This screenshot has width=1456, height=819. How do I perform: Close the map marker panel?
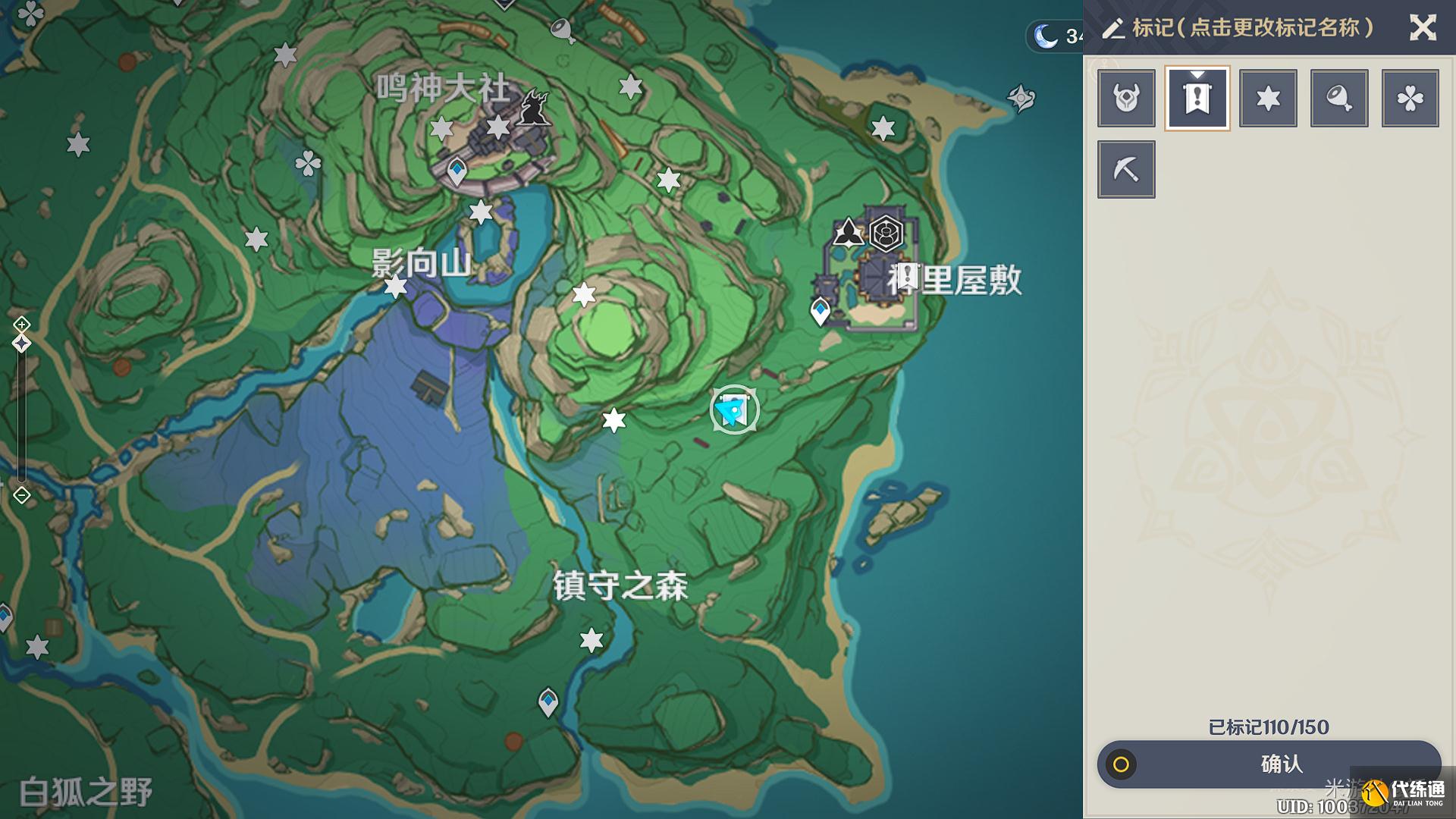[1422, 28]
